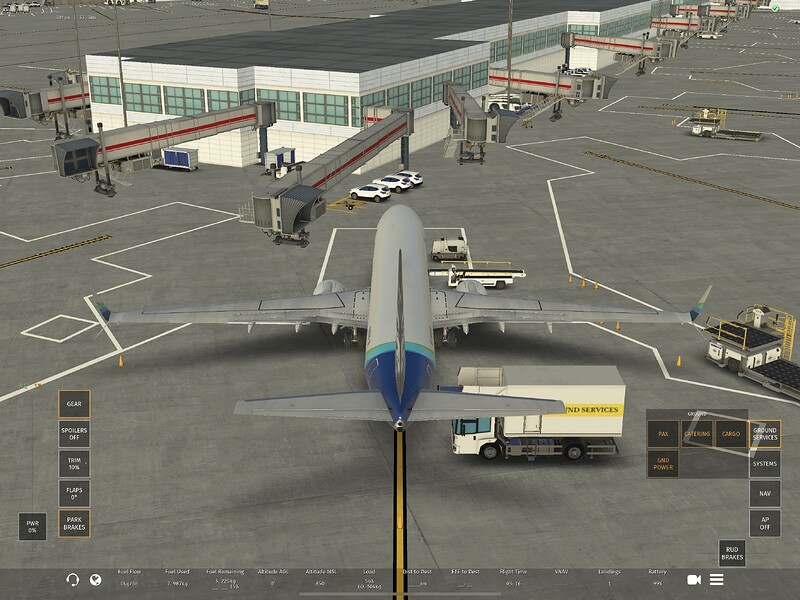The width and height of the screenshot is (800, 600).
Task: Open the globe map icon
Action: (x=96, y=580)
